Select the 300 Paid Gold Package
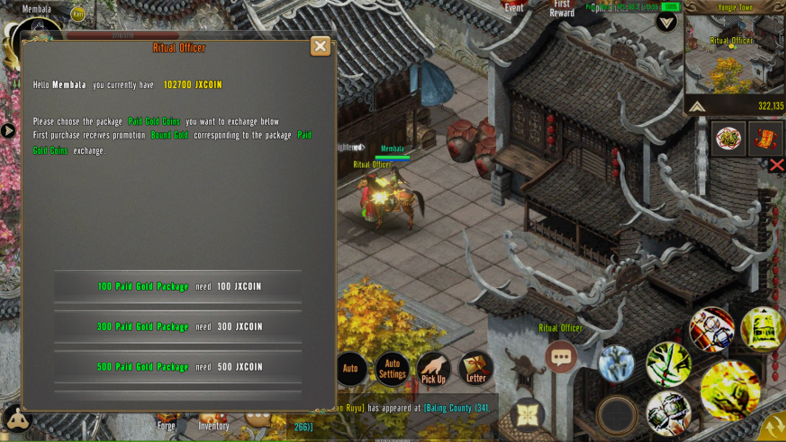786x442 pixels. [x=178, y=327]
